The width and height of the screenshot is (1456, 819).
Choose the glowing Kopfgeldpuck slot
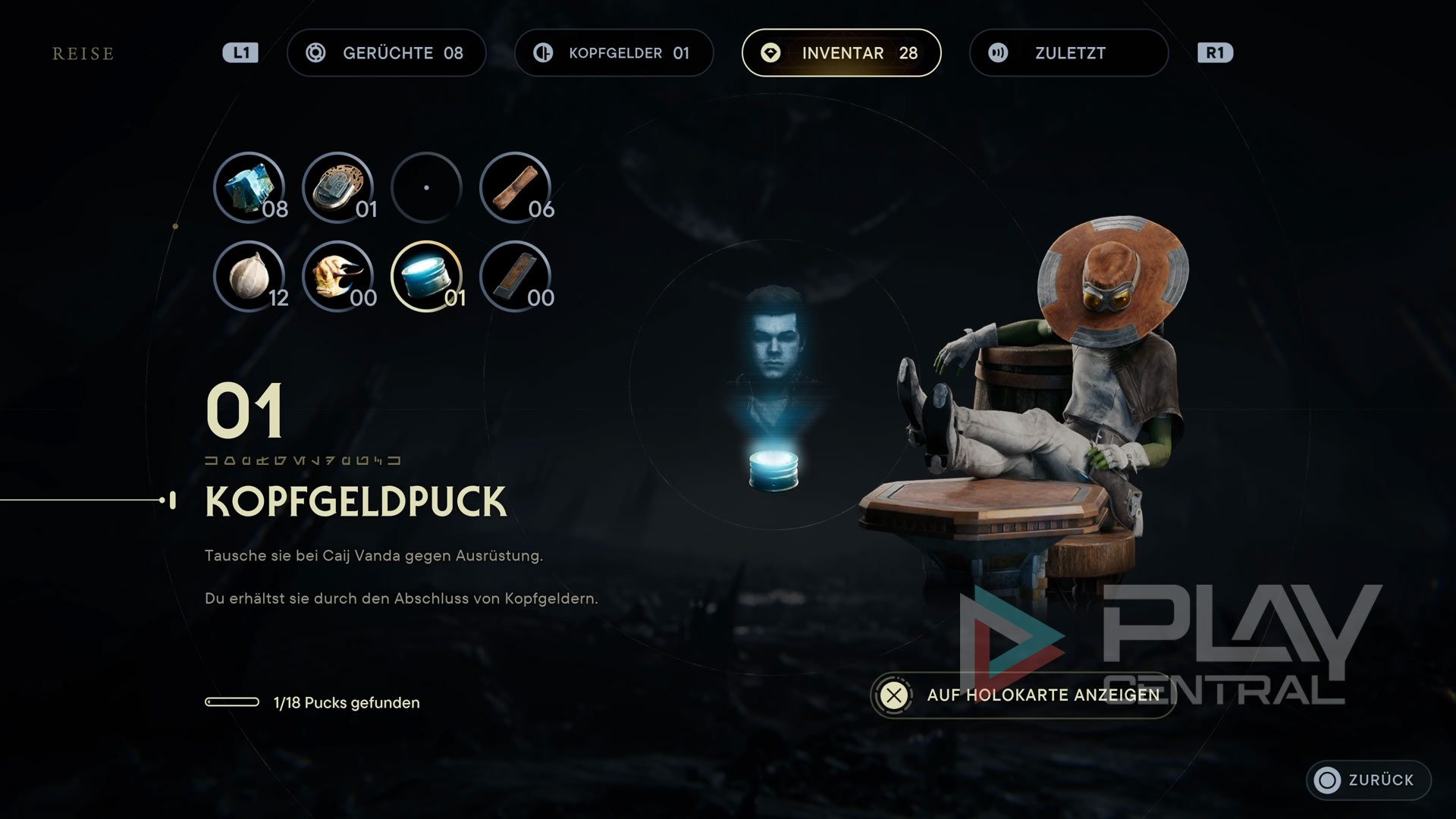[427, 276]
